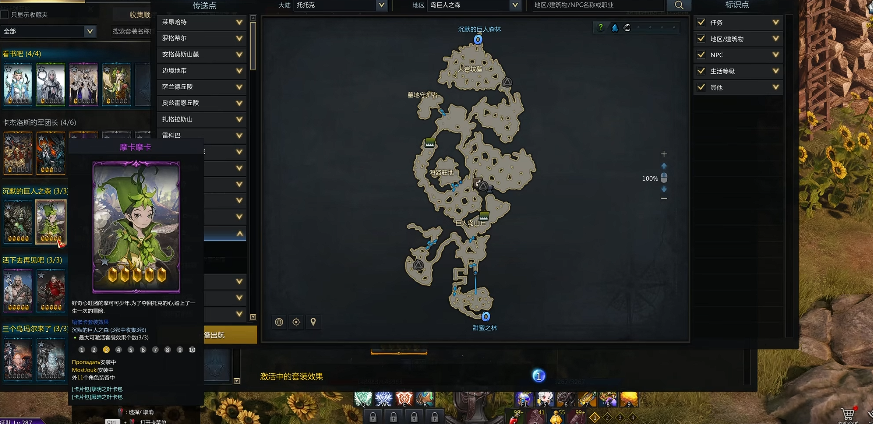Zoom in the map with plus button
This screenshot has height=424, width=873.
coord(664,154)
